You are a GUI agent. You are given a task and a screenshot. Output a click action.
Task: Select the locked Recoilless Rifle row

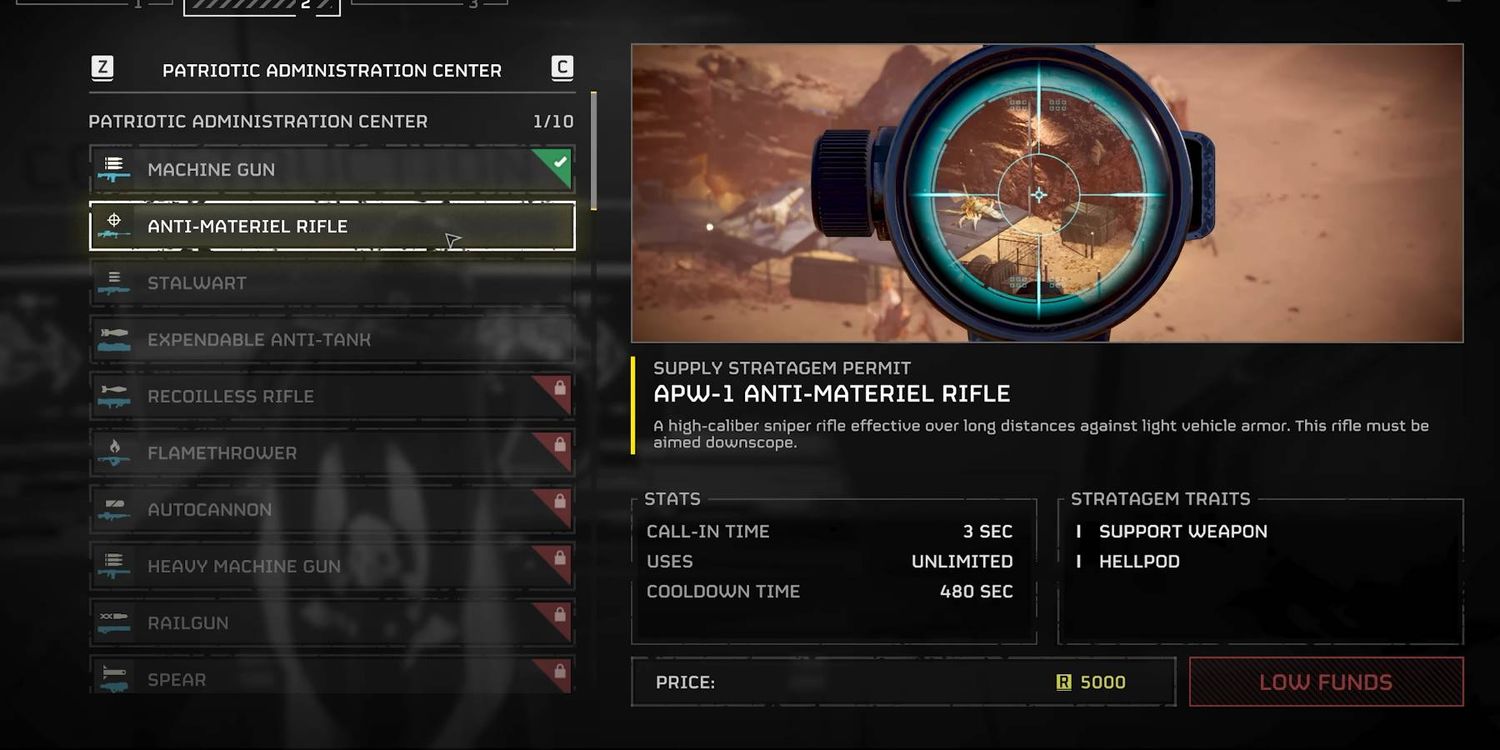[x=331, y=397]
